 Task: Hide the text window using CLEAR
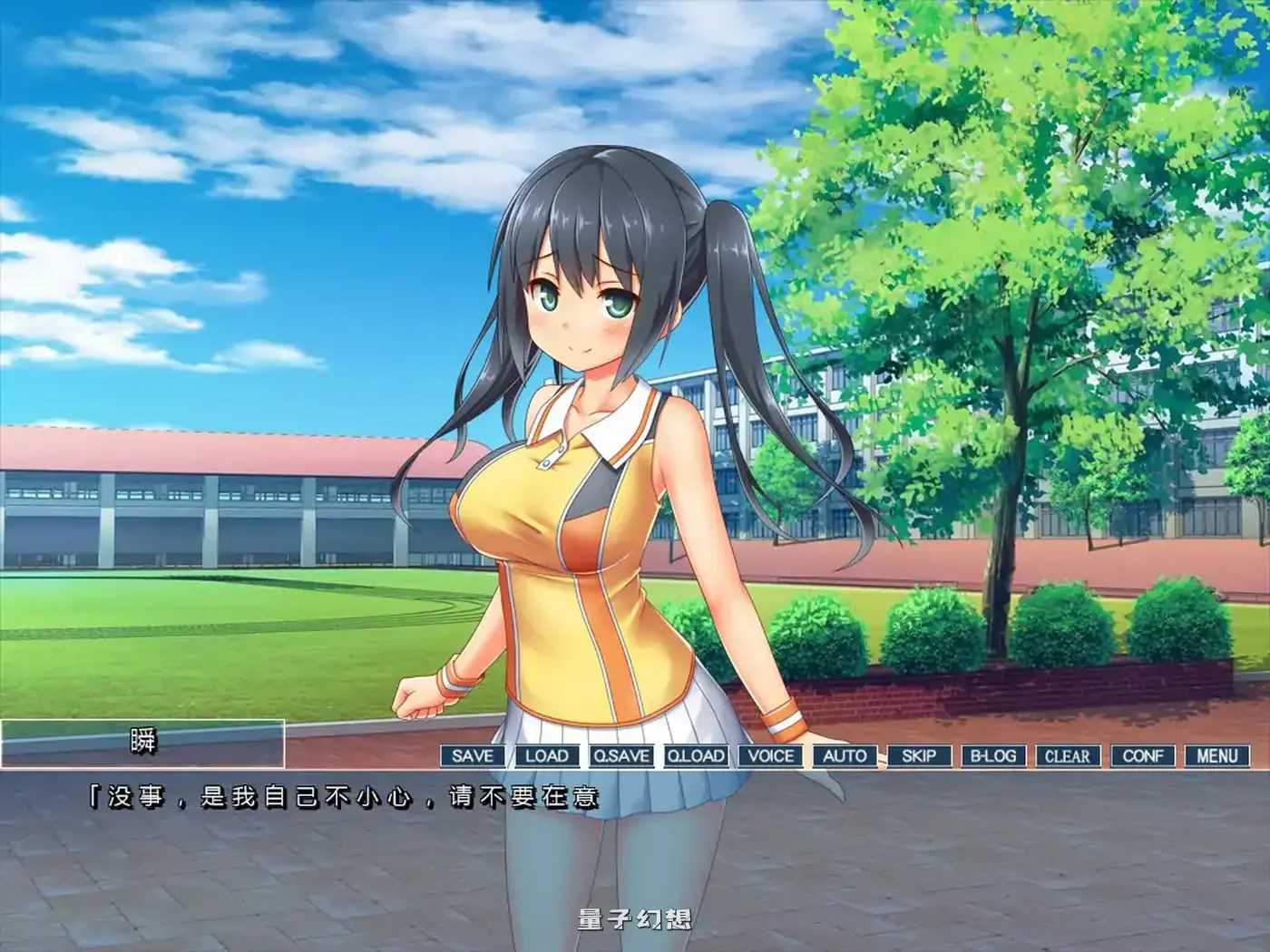[1070, 755]
